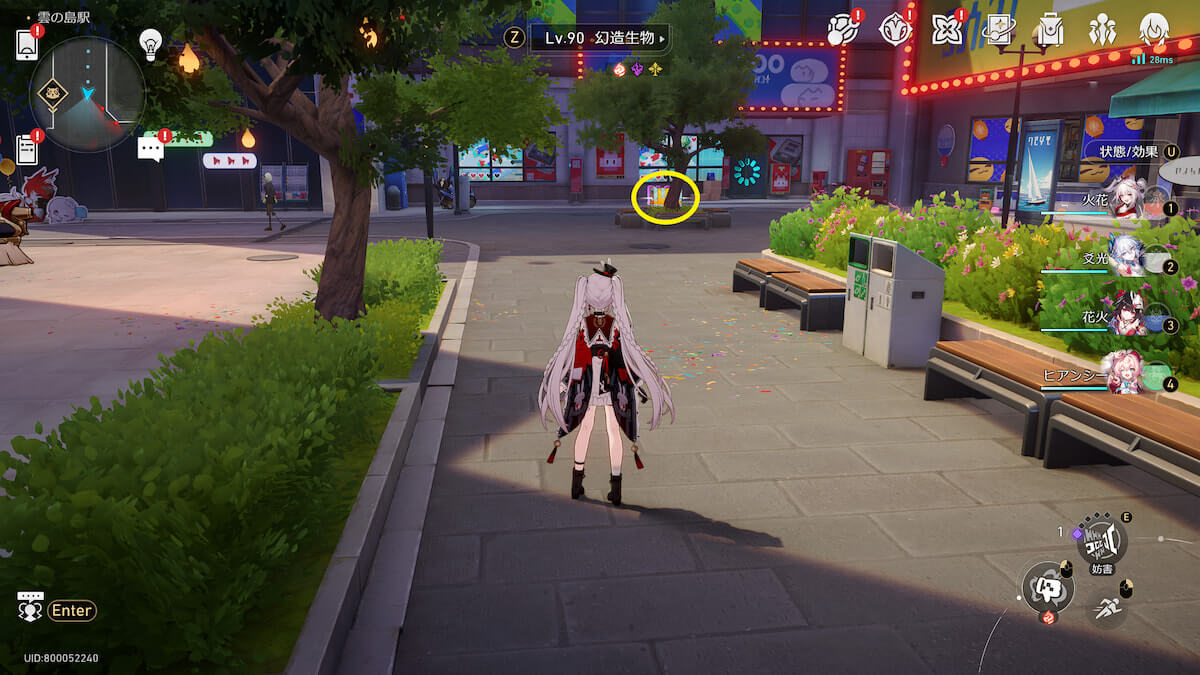Image resolution: width=1200 pixels, height=675 pixels.
Task: Click the lightbulb hint icon
Action: coord(150,43)
